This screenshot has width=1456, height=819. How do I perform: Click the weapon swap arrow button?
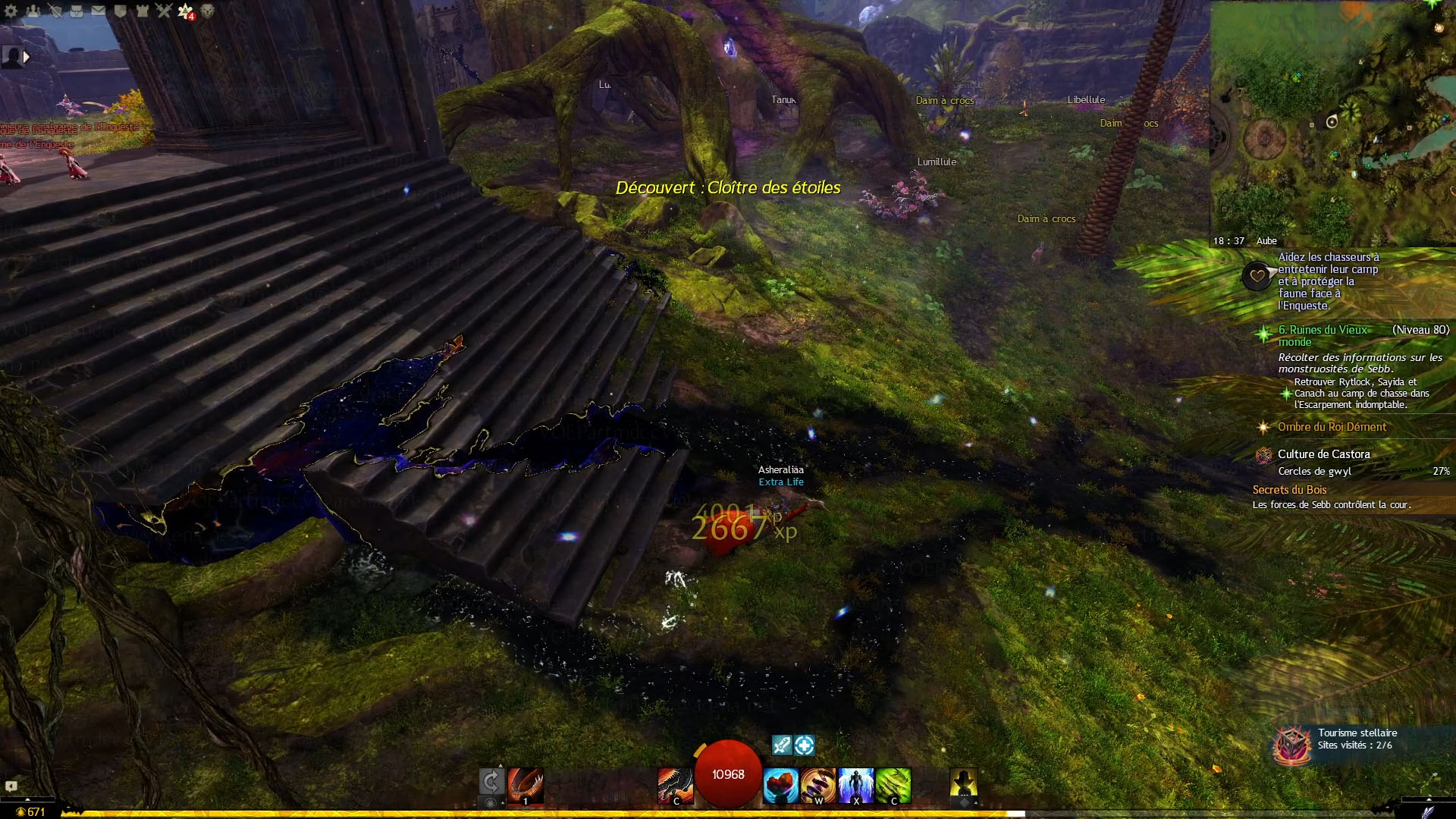point(491,781)
